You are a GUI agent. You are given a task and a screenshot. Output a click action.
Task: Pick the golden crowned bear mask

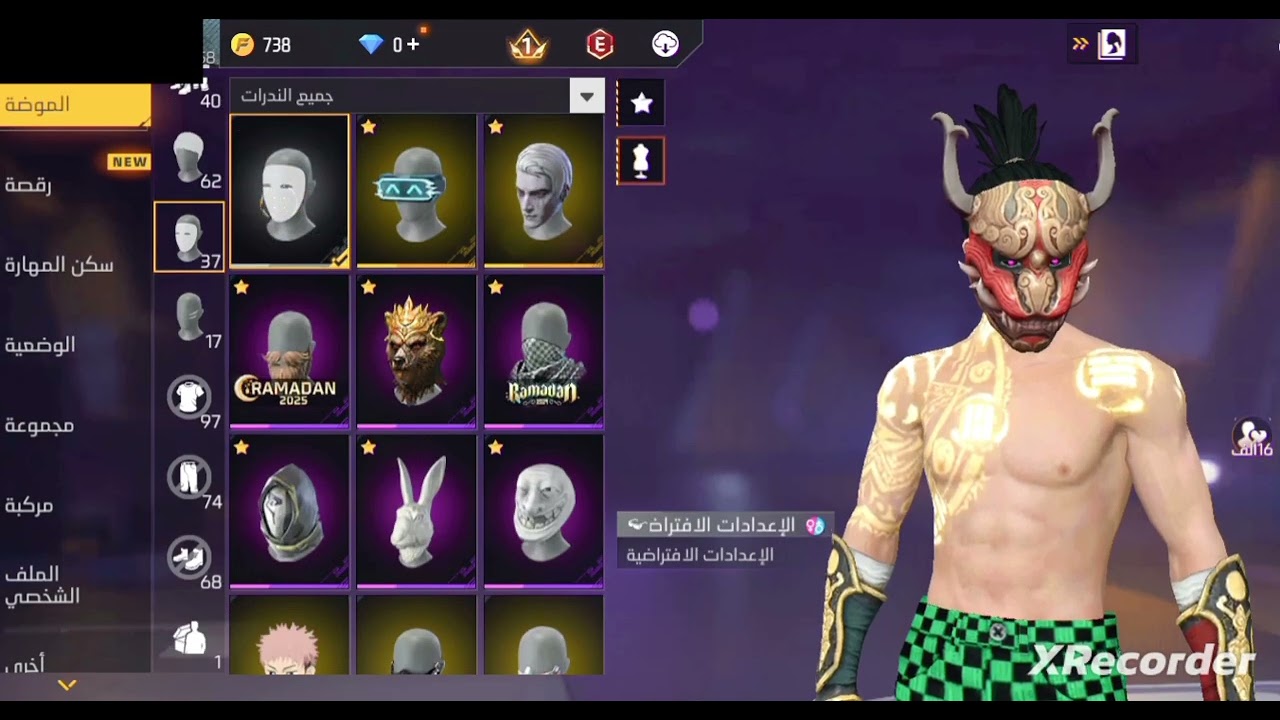tap(416, 350)
